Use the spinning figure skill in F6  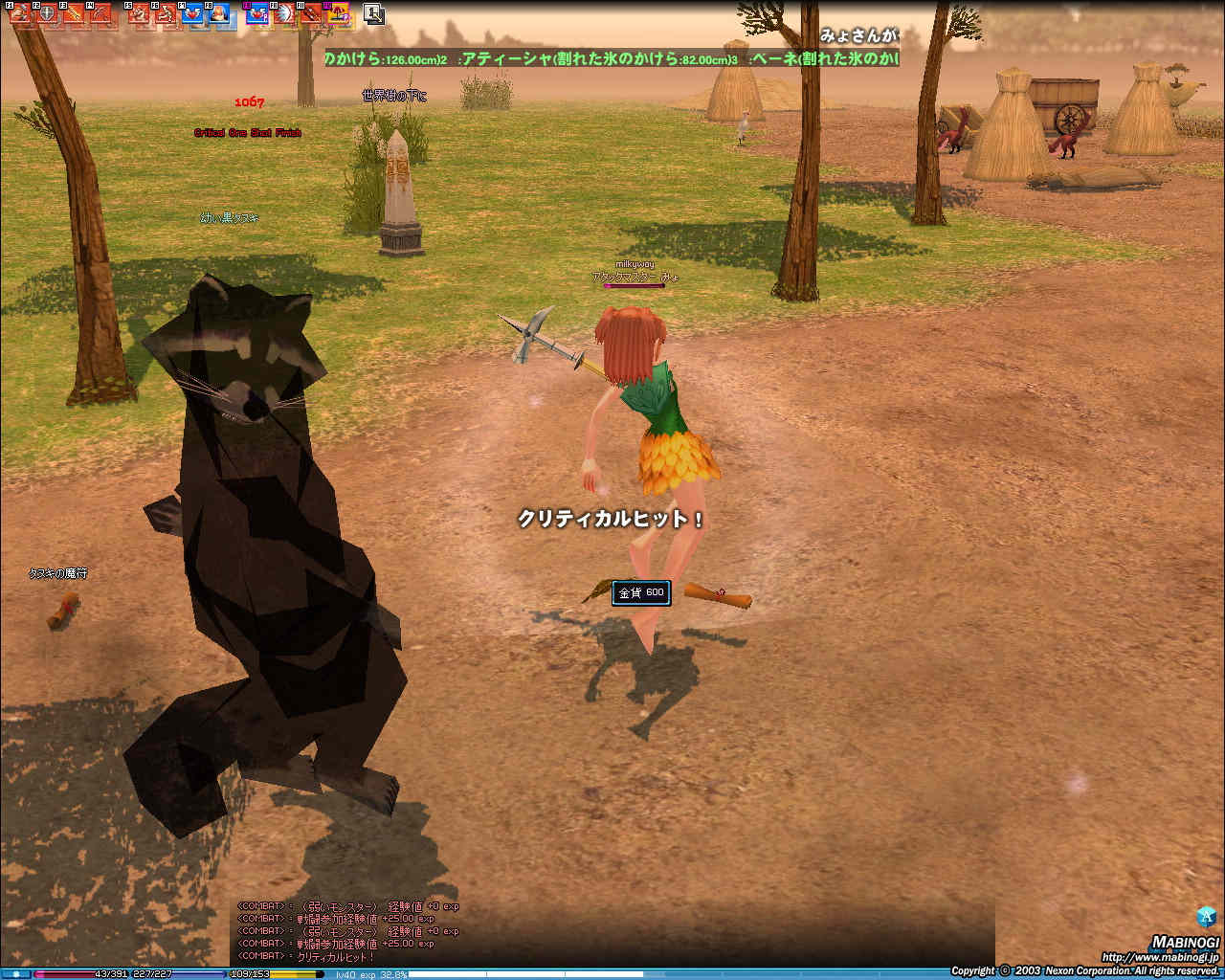(166, 14)
